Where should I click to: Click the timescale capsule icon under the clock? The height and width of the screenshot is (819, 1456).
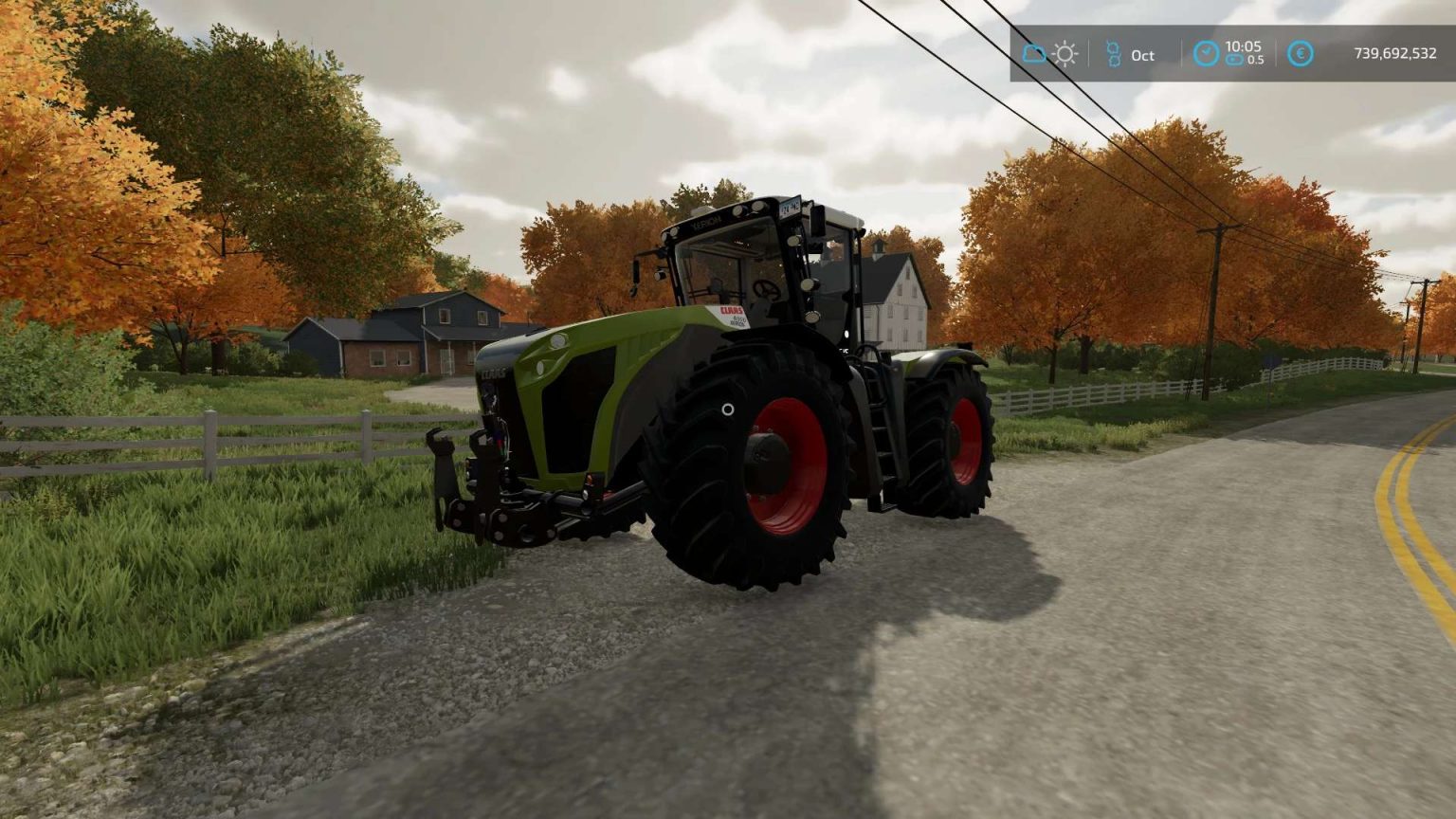pyautogui.click(x=1236, y=60)
